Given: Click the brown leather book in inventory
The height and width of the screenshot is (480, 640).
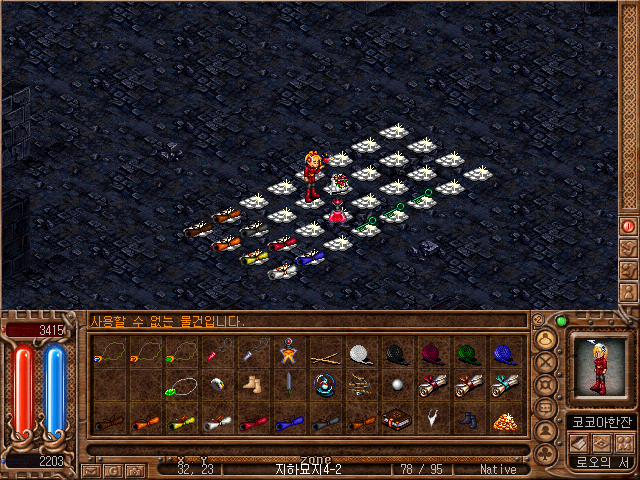Looking at the screenshot, I should 397,421.
